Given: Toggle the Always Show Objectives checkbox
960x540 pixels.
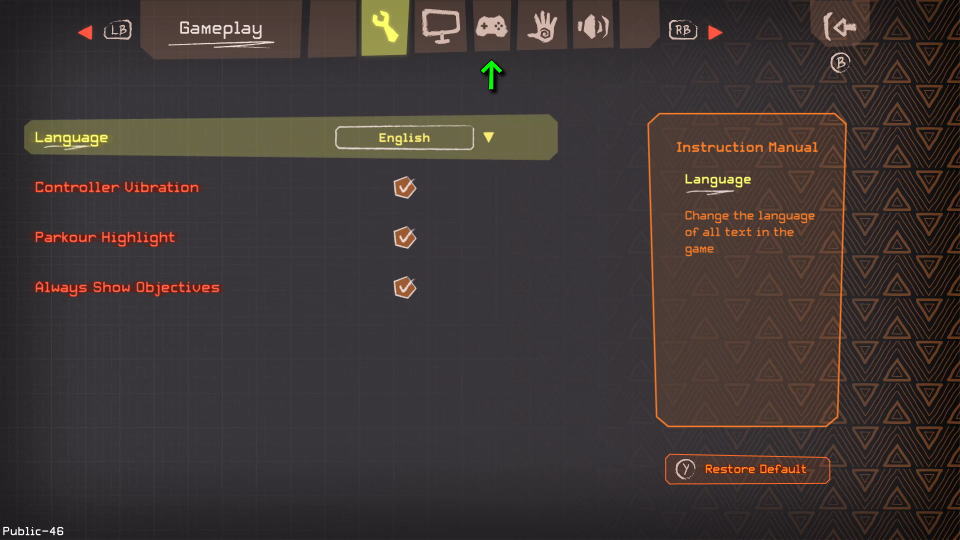Looking at the screenshot, I should click(404, 287).
